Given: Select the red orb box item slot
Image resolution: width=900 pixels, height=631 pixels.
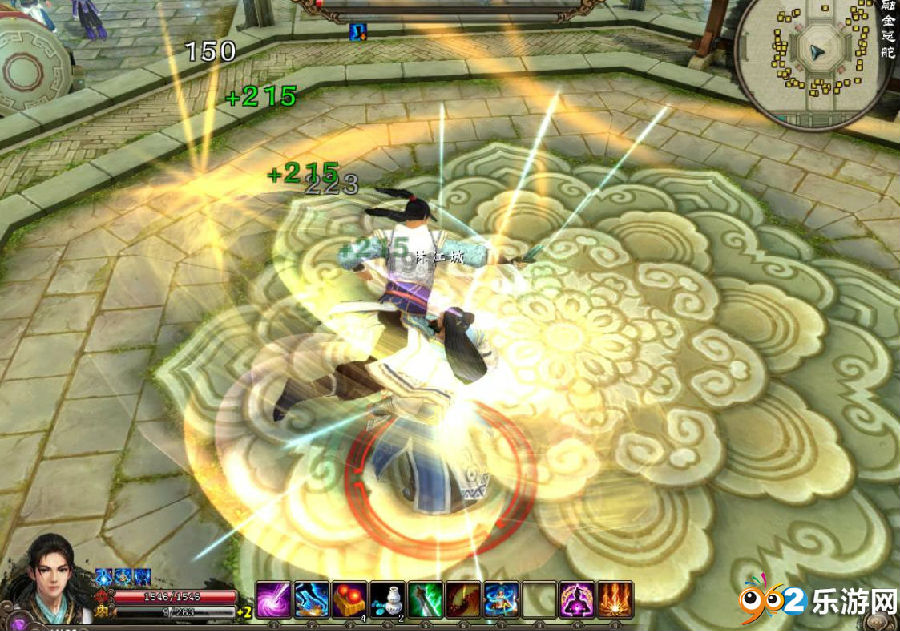Looking at the screenshot, I should [x=350, y=600].
